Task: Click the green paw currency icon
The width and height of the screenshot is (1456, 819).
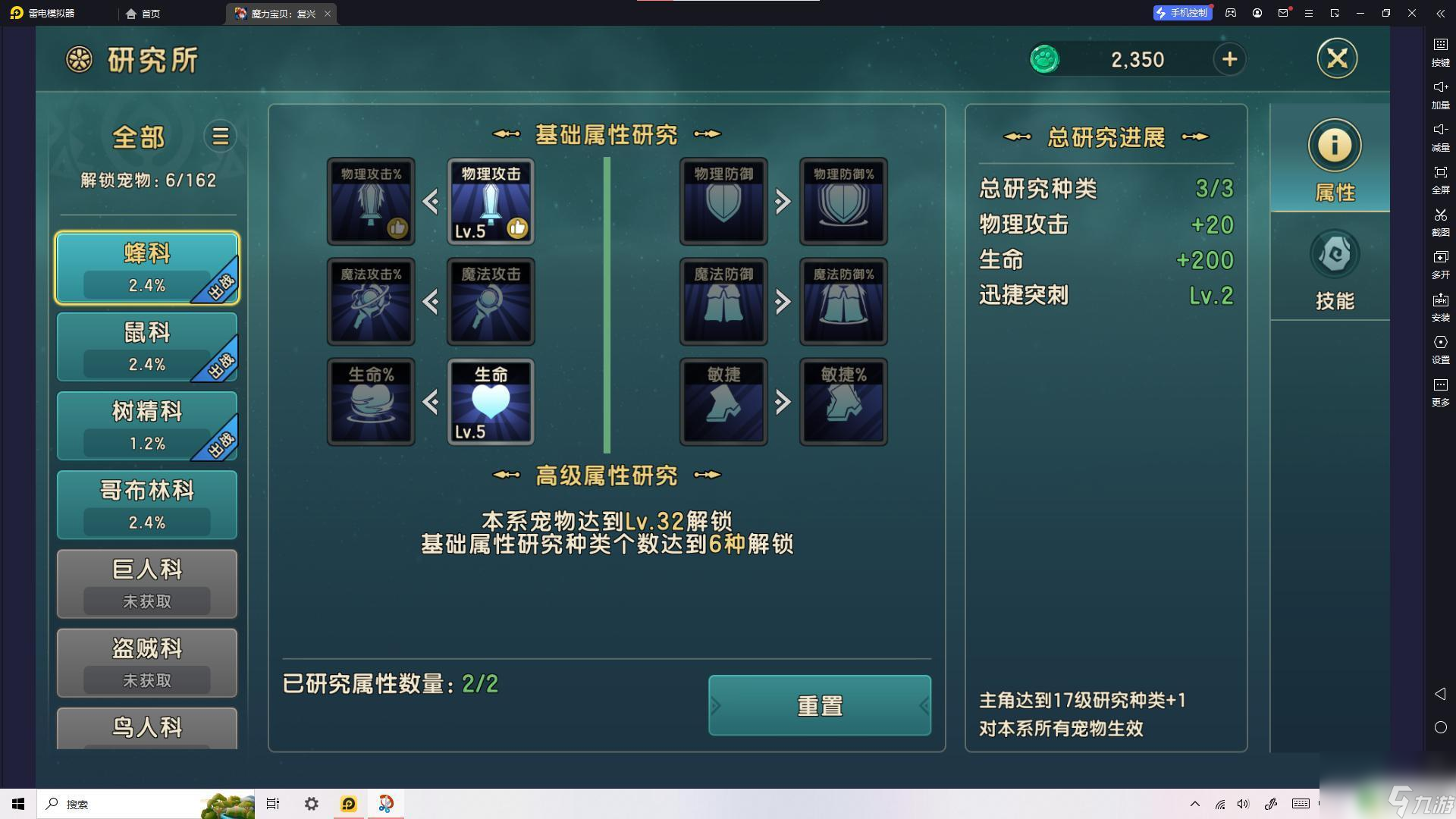Action: point(1044,59)
